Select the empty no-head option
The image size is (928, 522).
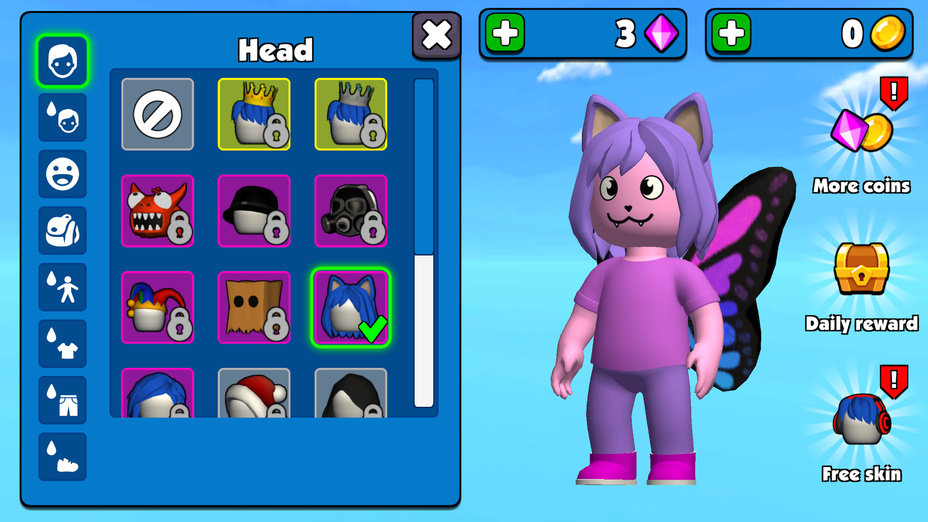pyautogui.click(x=158, y=115)
